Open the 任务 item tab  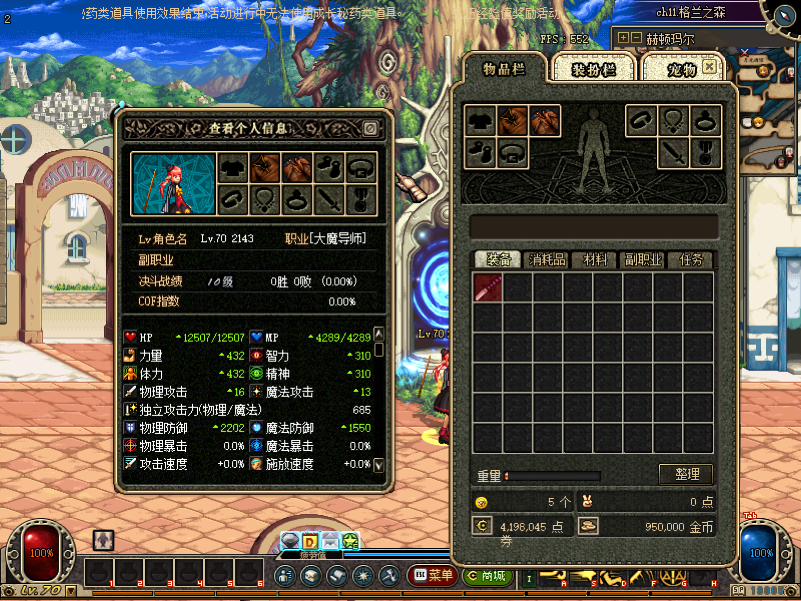691,260
